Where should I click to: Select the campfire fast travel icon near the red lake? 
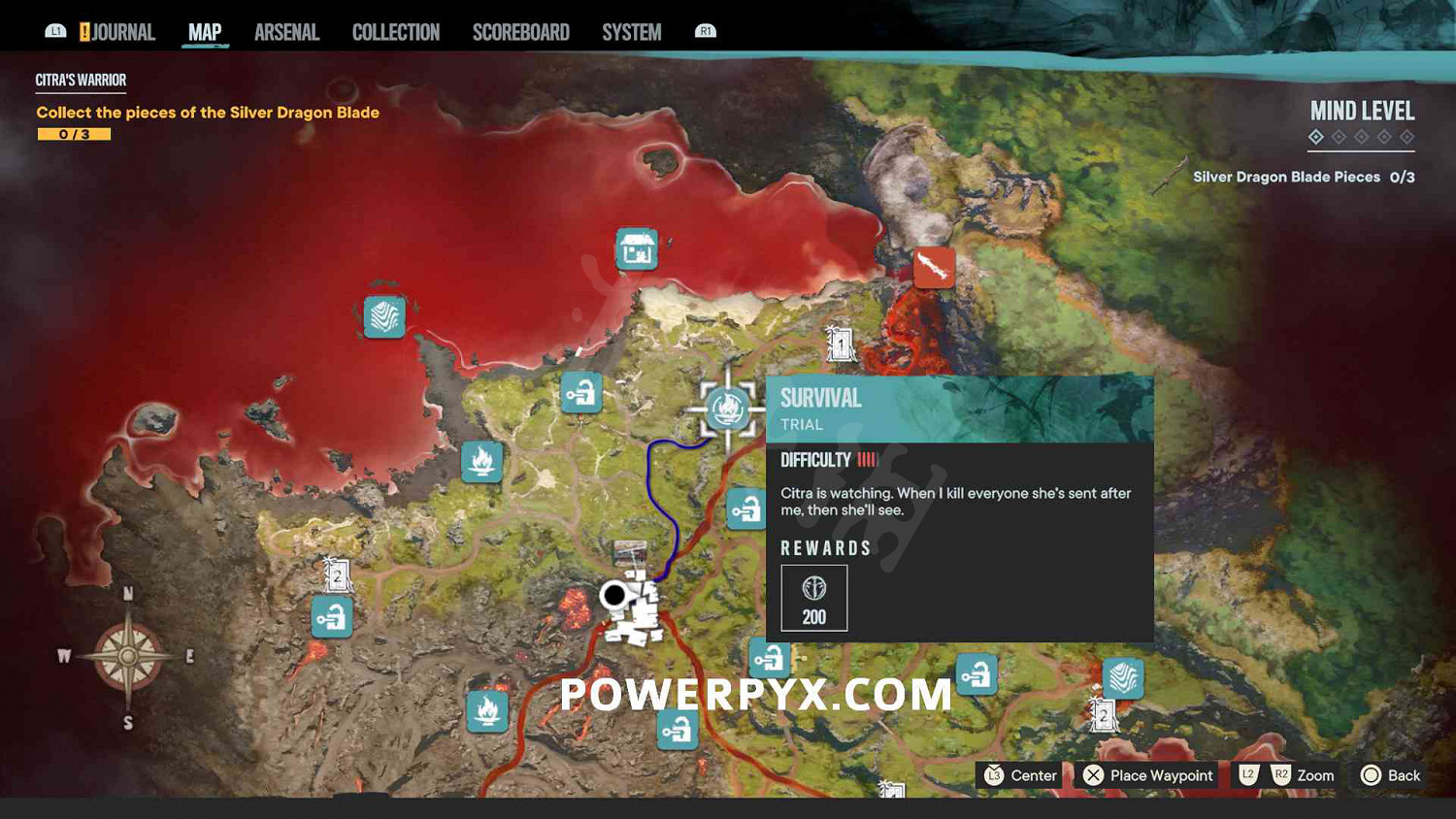(x=483, y=463)
